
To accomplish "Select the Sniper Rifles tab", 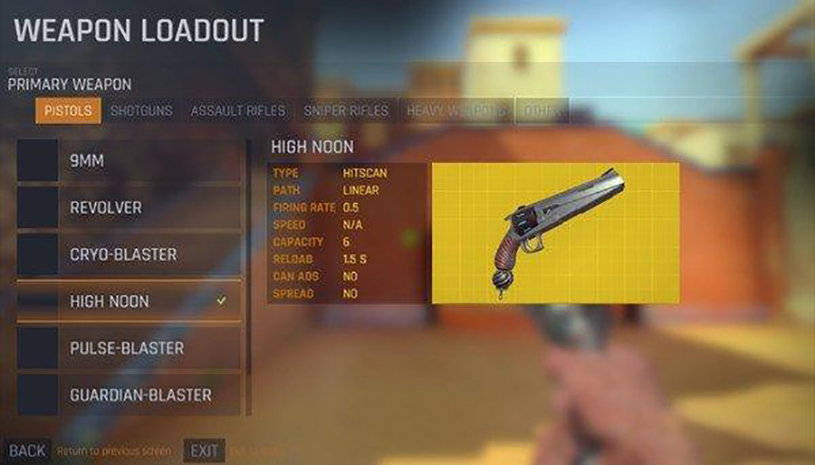I will pos(345,111).
